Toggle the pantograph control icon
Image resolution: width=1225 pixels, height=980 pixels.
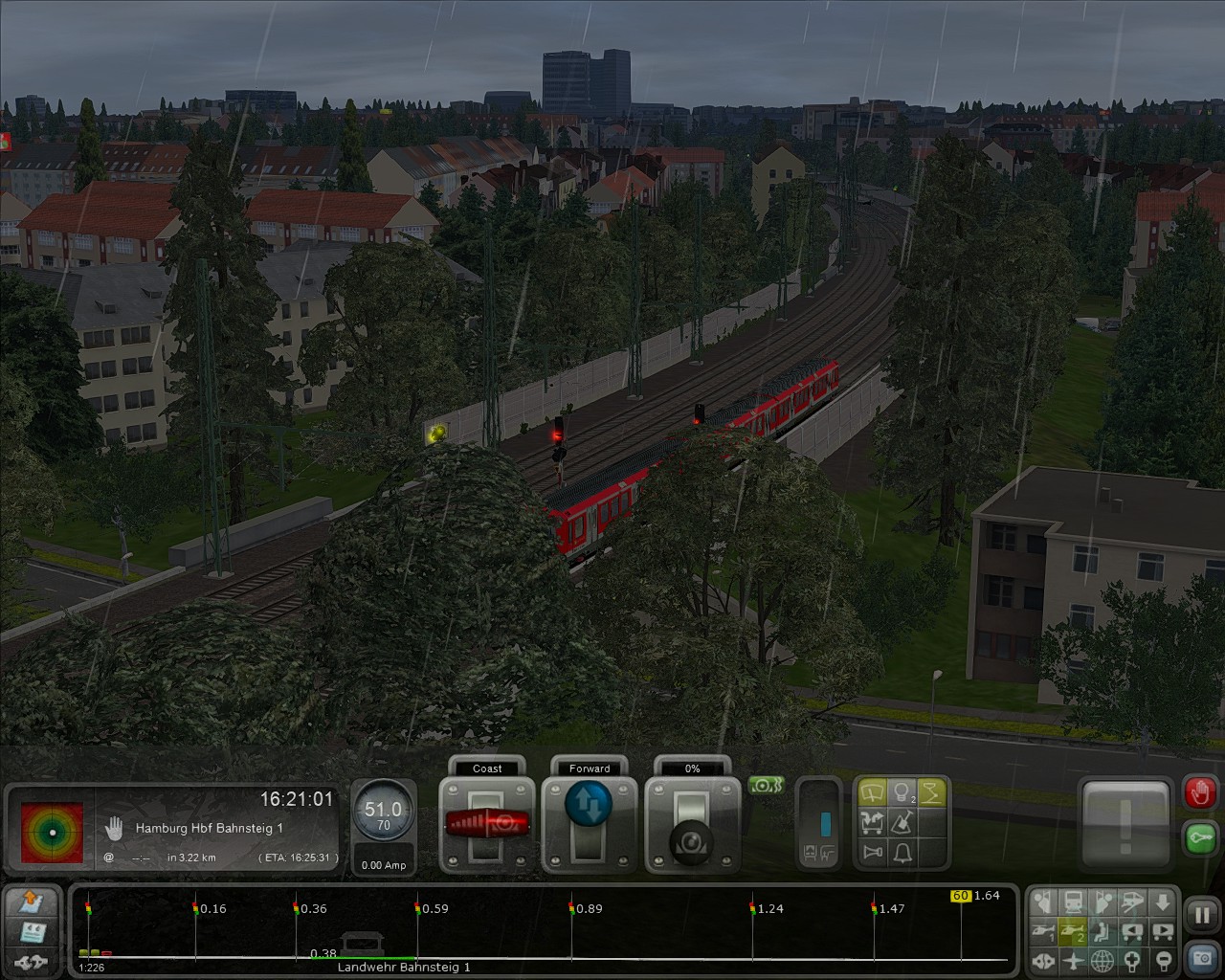point(932,791)
